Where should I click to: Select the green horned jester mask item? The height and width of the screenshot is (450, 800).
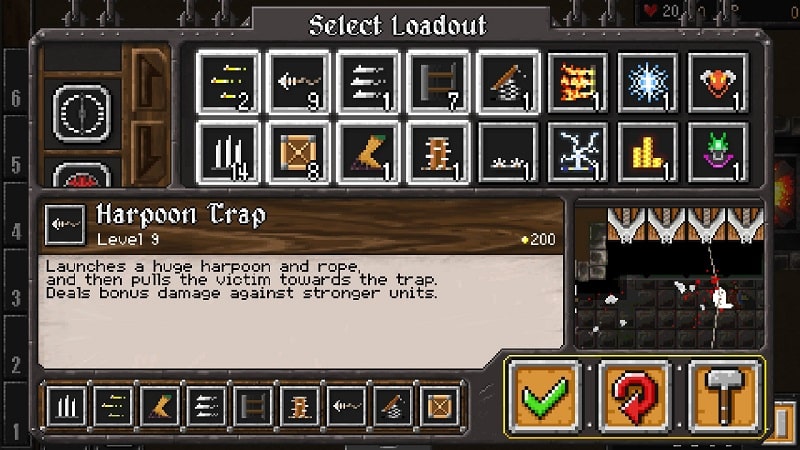[x=719, y=153]
